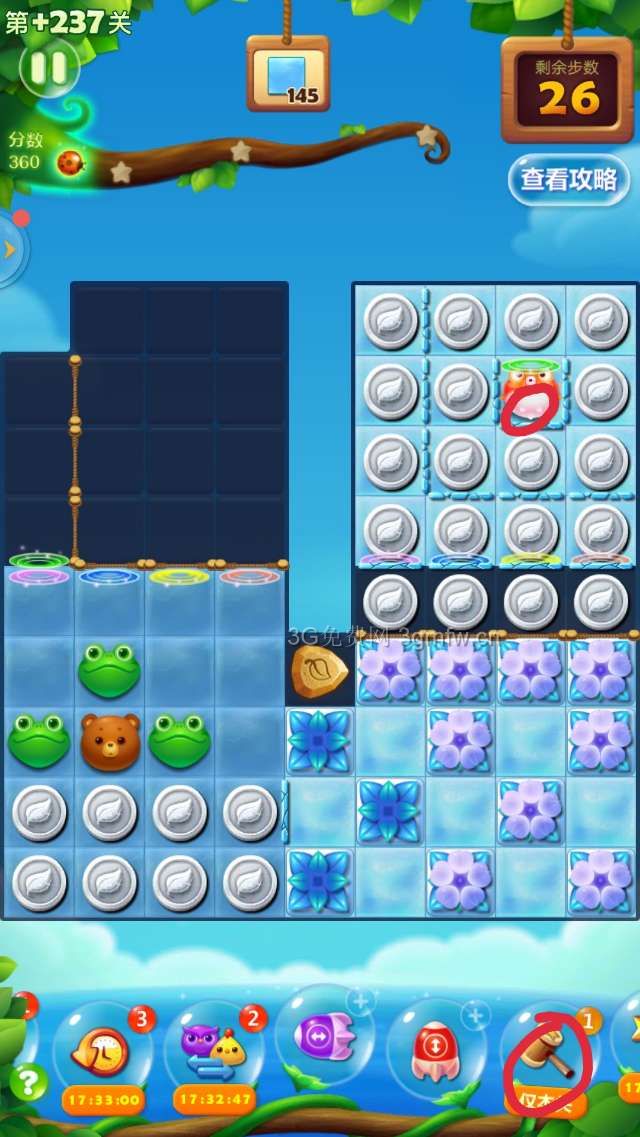
Task: Activate the owl and chick swap booster
Action: 214,1050
